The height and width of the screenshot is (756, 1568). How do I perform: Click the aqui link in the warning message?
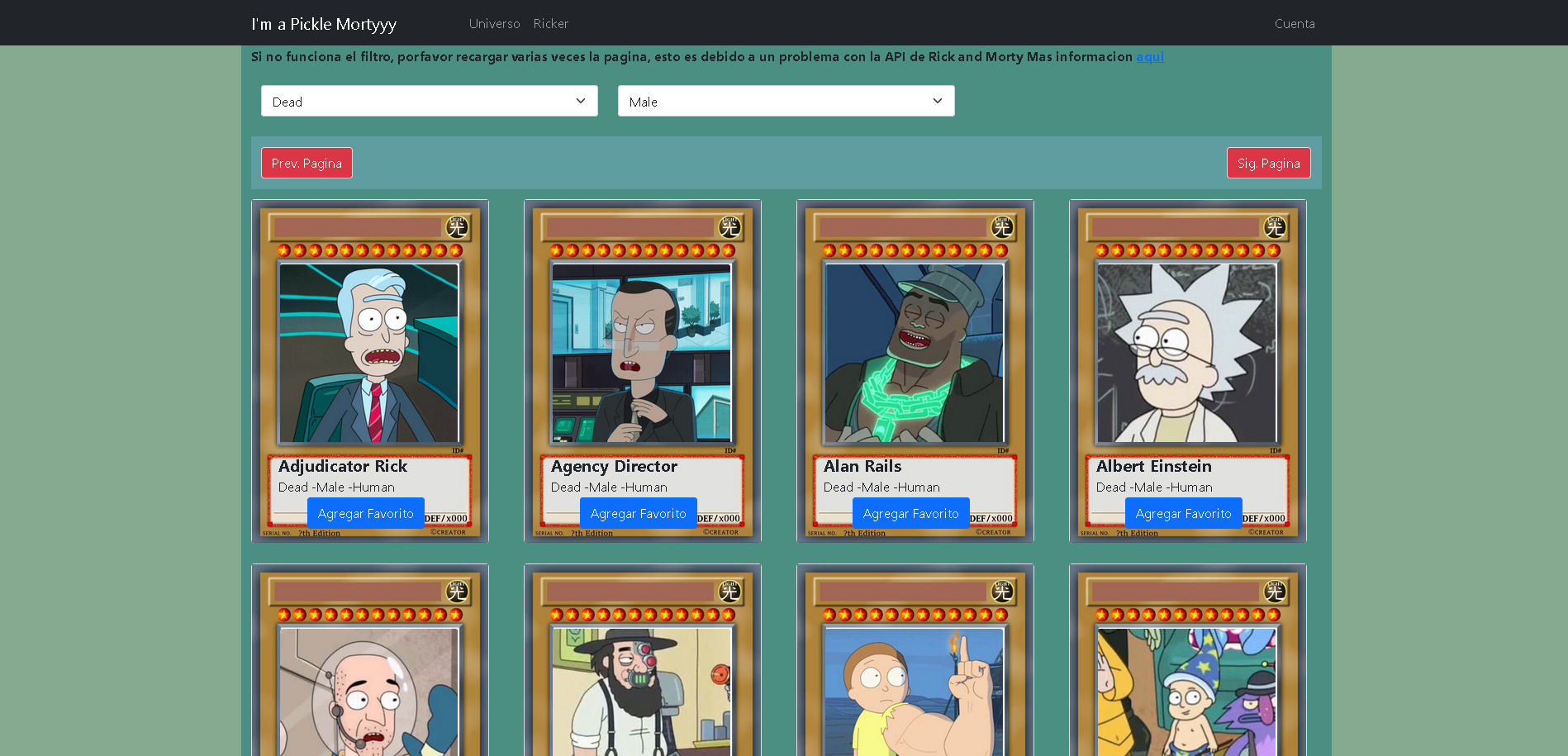pyautogui.click(x=1150, y=56)
